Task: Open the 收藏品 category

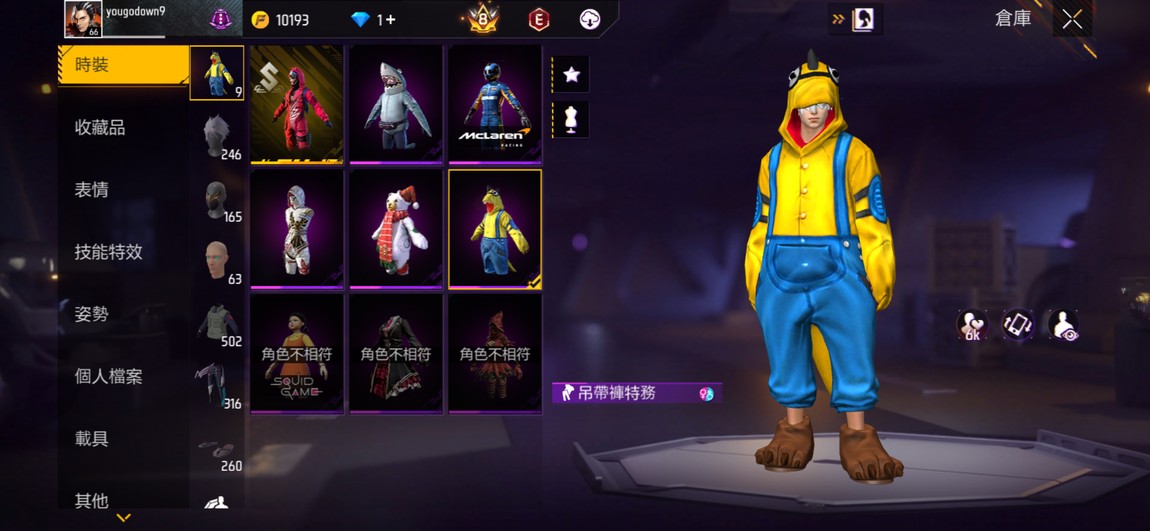Action: 100,128
